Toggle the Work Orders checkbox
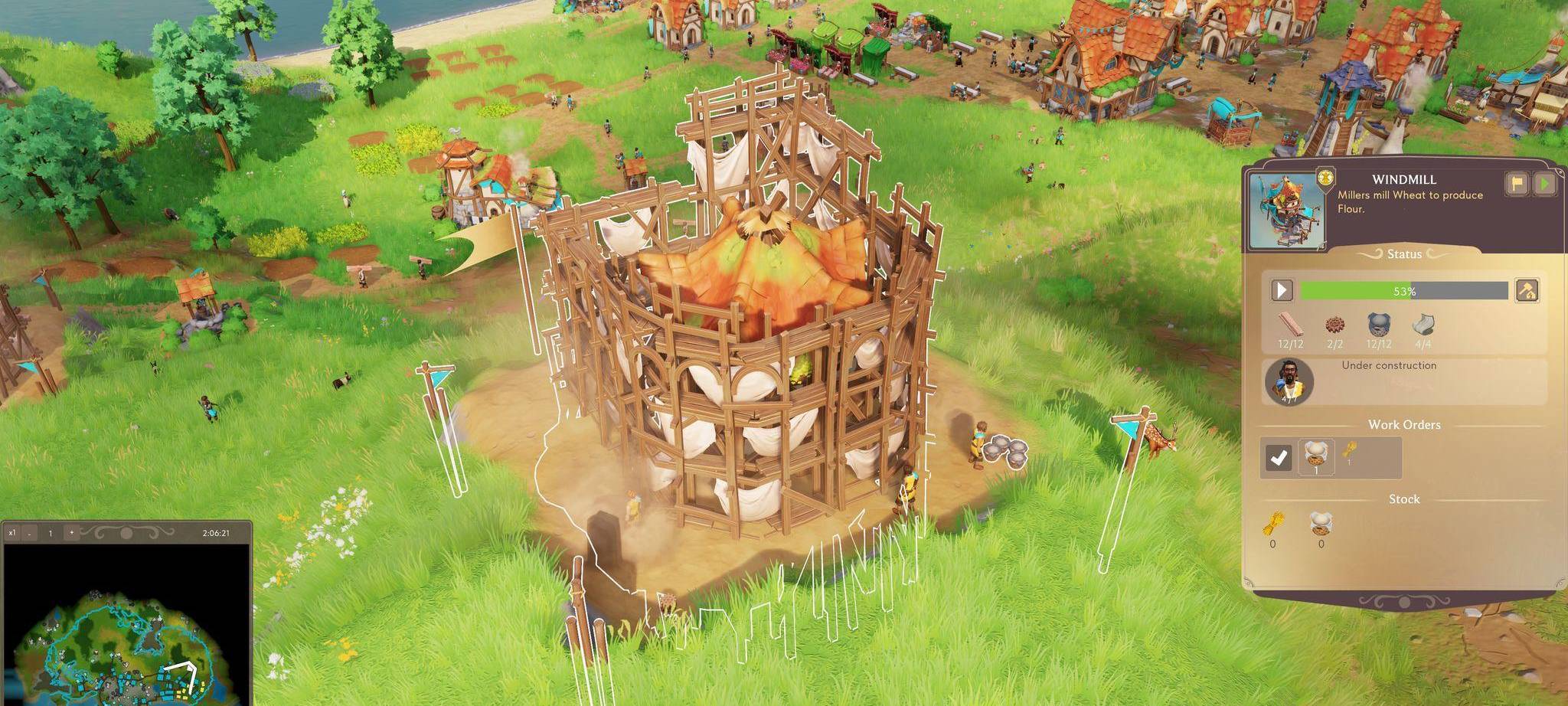This screenshot has width=1568, height=706. click(1279, 456)
